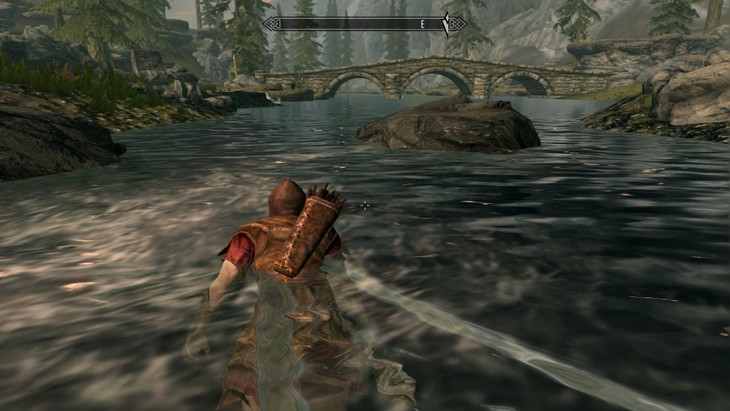Click the compass bar showing East
Viewport: 730px width, 411px height.
click(364, 22)
